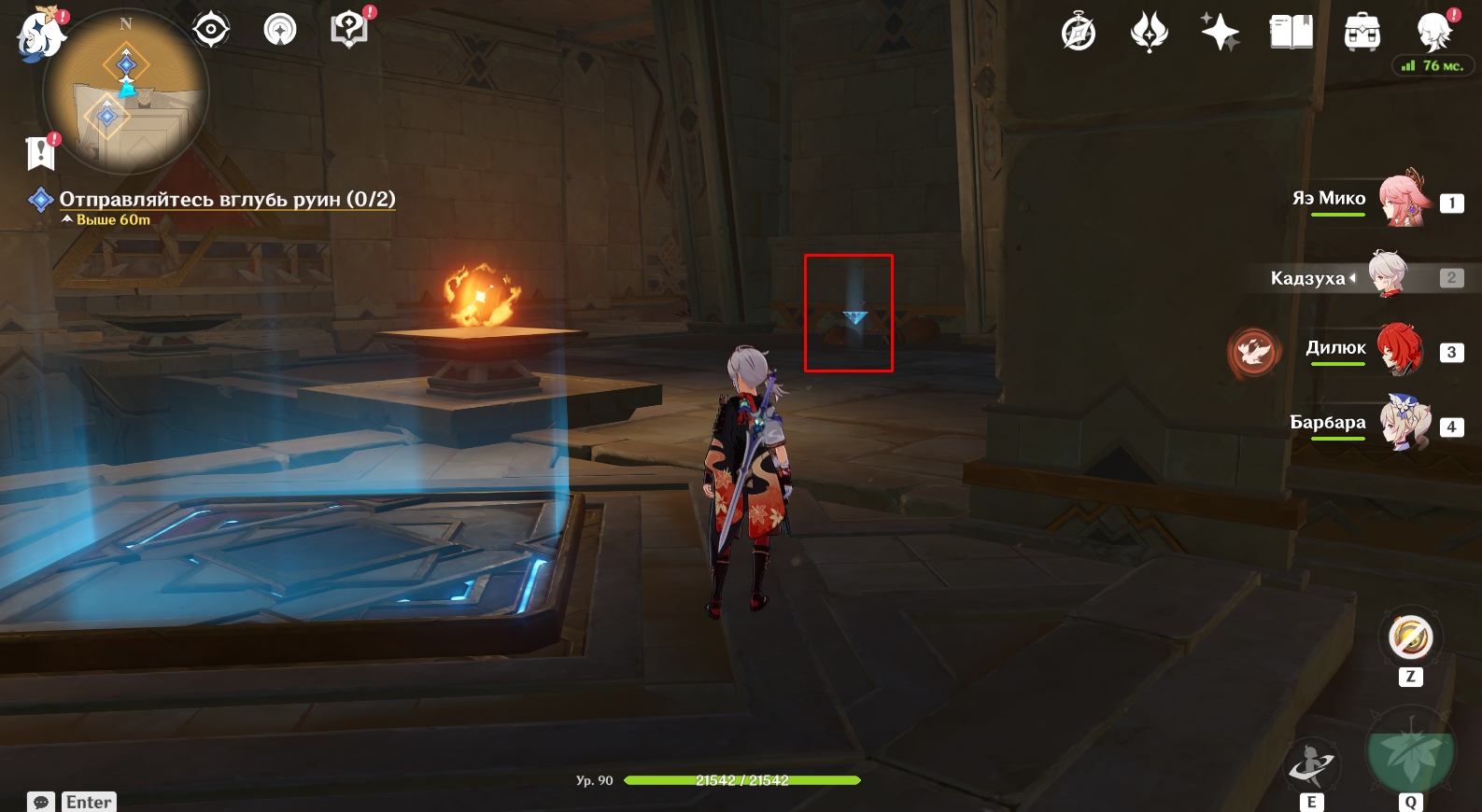The height and width of the screenshot is (812, 1482).
Task: Open the quest navigation eye icon
Action: [211, 30]
